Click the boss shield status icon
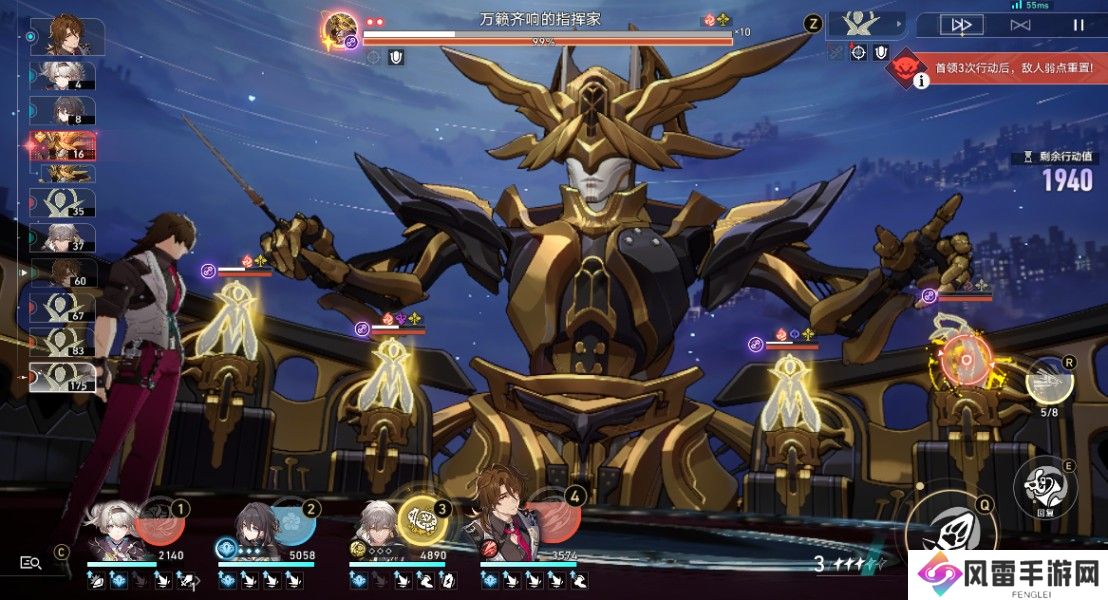 pyautogui.click(x=396, y=57)
